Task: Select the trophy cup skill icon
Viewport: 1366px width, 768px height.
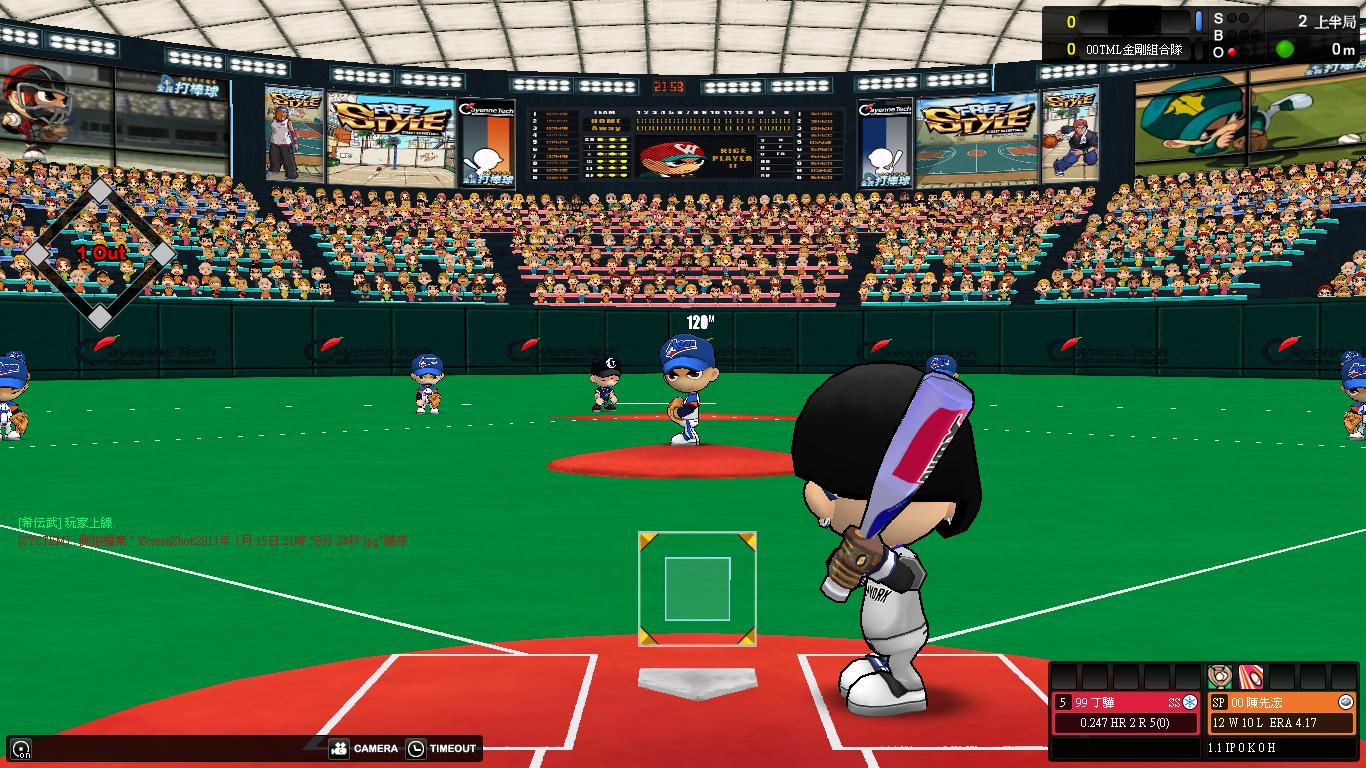Action: point(1219,677)
